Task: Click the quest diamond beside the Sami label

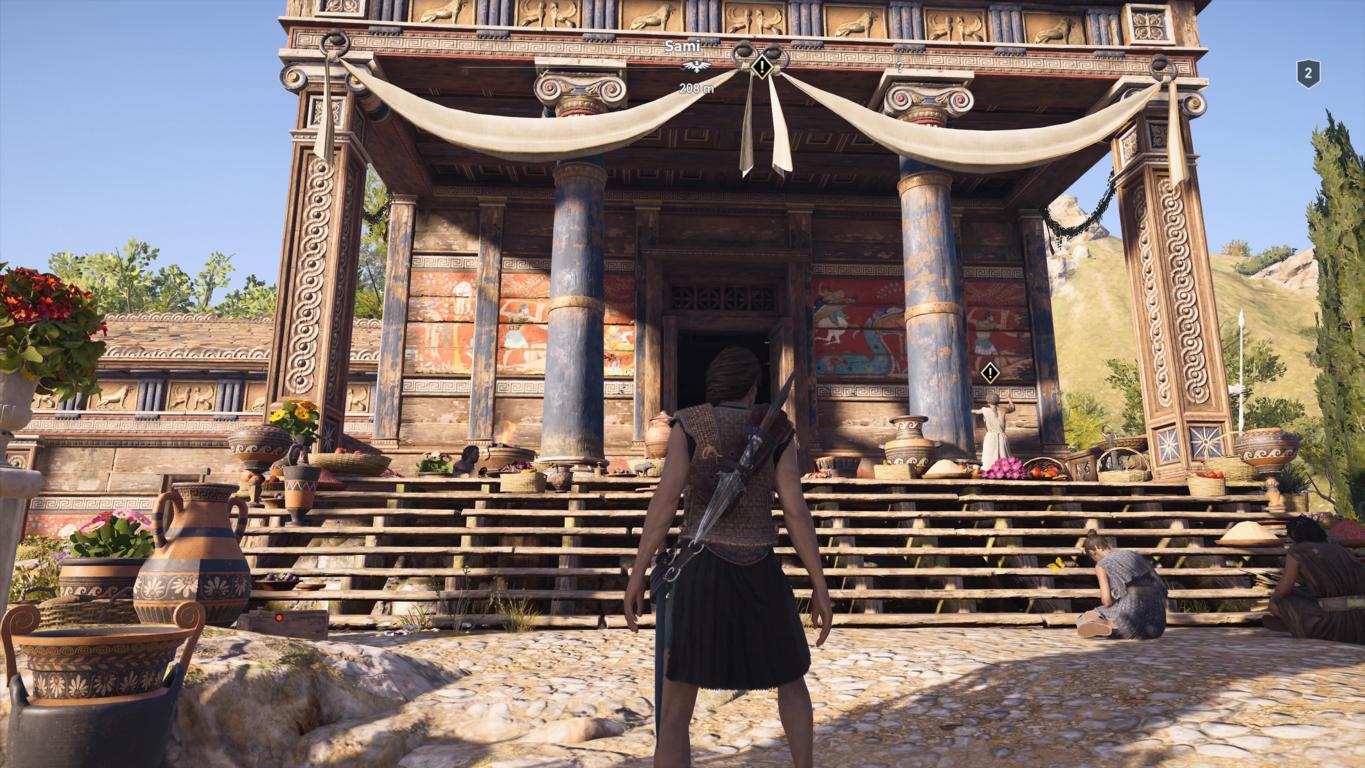Action: 762,67
